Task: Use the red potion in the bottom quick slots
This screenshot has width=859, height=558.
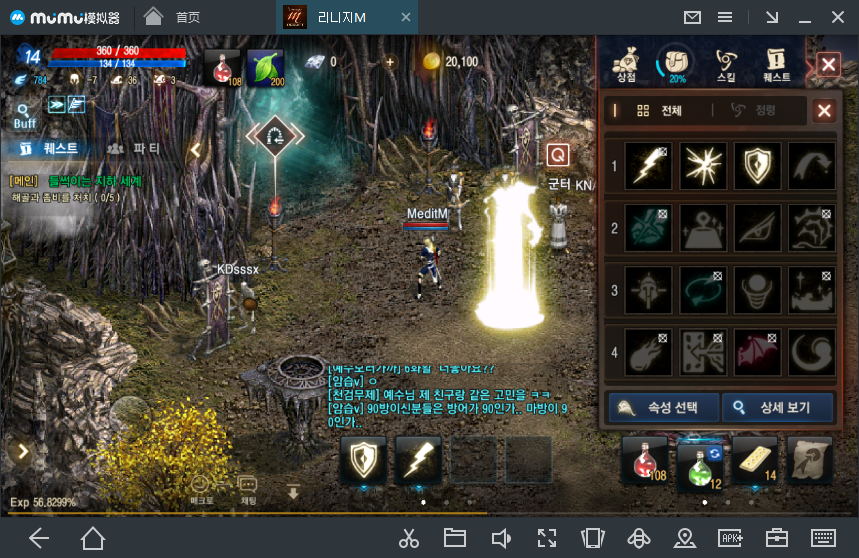Action: pyautogui.click(x=644, y=462)
